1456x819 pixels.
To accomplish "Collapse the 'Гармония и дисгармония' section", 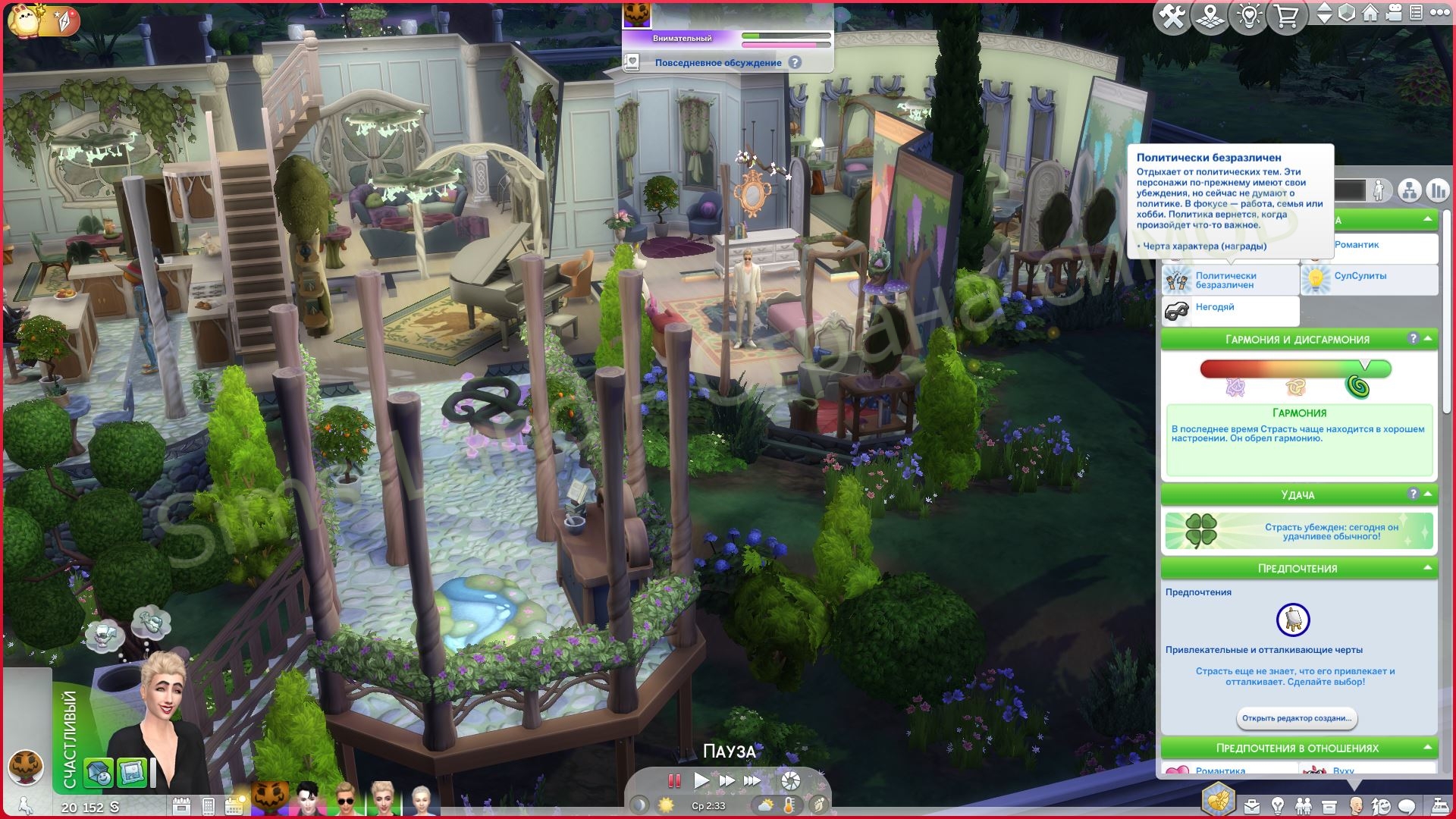I will pos(1428,339).
